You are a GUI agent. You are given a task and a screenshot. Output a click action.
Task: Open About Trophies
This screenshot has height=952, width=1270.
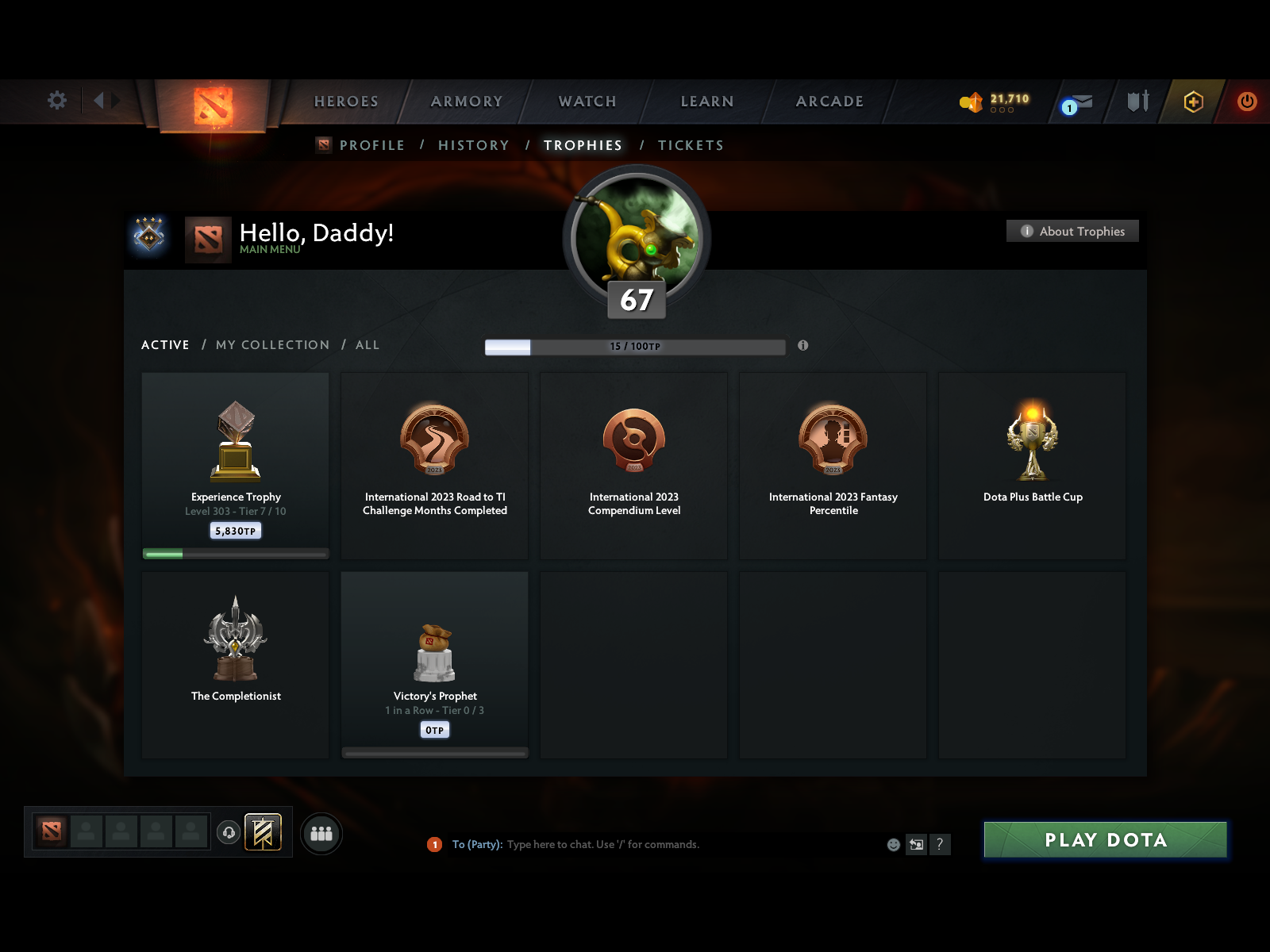pos(1072,231)
